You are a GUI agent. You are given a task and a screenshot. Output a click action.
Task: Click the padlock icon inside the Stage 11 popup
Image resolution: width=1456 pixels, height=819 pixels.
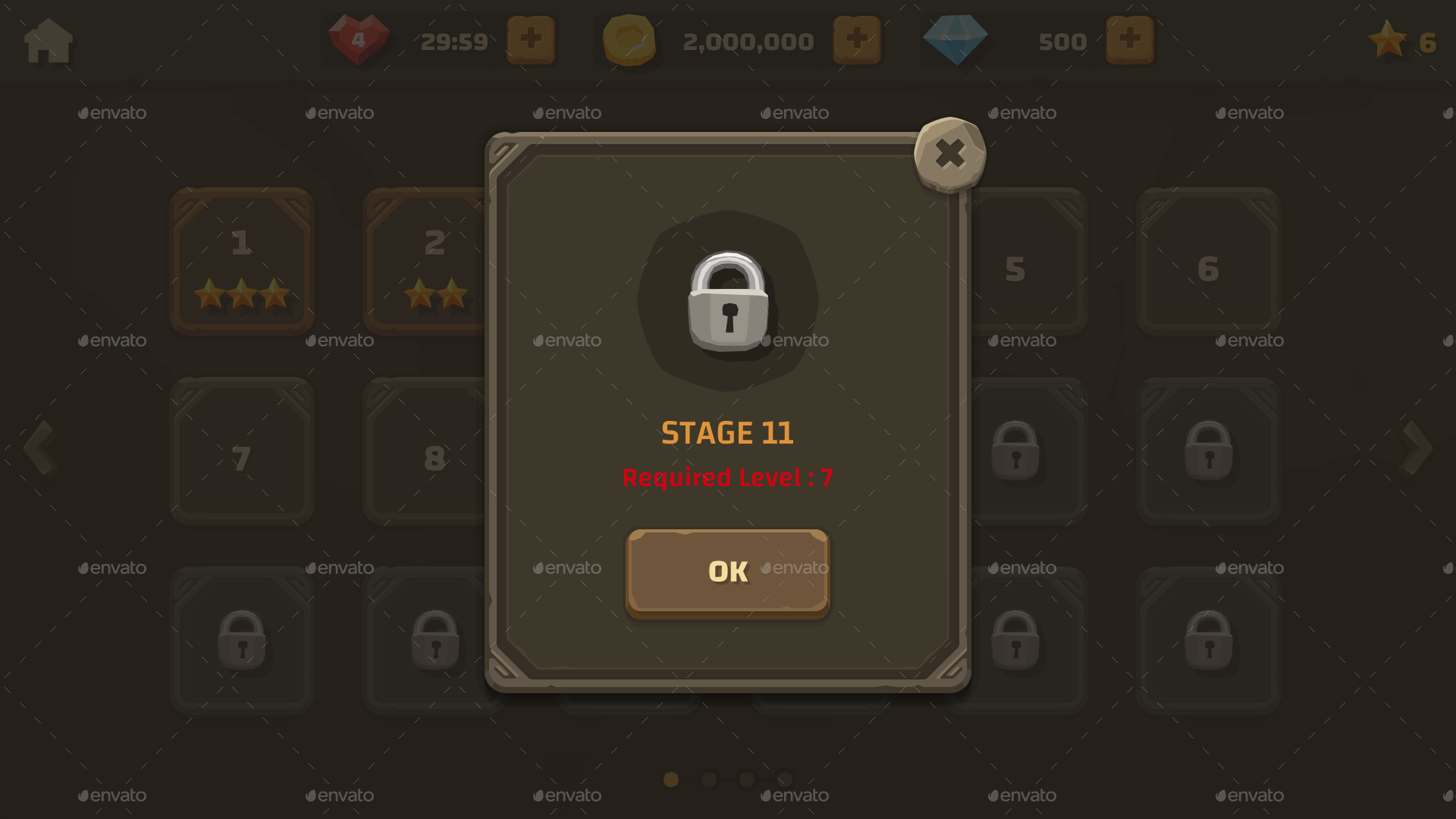[x=727, y=300]
